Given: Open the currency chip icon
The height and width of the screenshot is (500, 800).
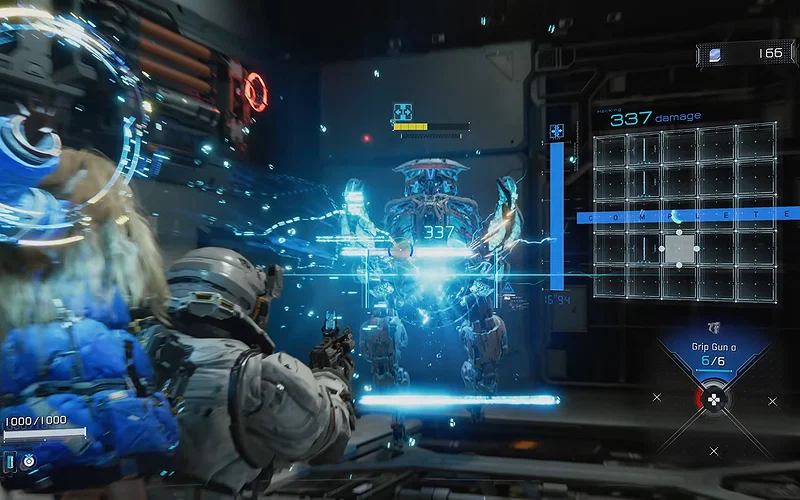Looking at the screenshot, I should click(715, 54).
